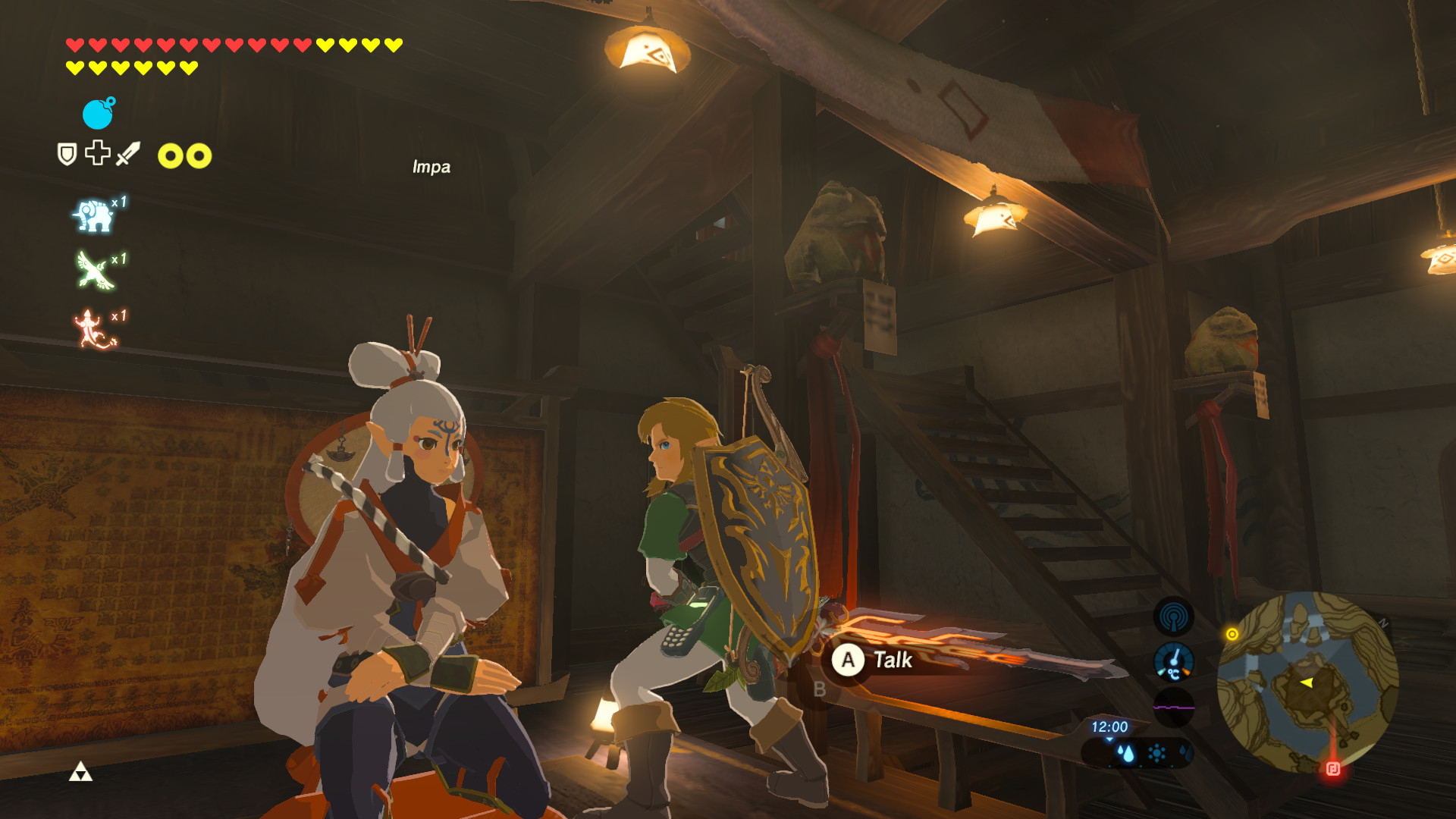The height and width of the screenshot is (819, 1456).
Task: Select the Remote Bomb rune icon
Action: tap(97, 114)
